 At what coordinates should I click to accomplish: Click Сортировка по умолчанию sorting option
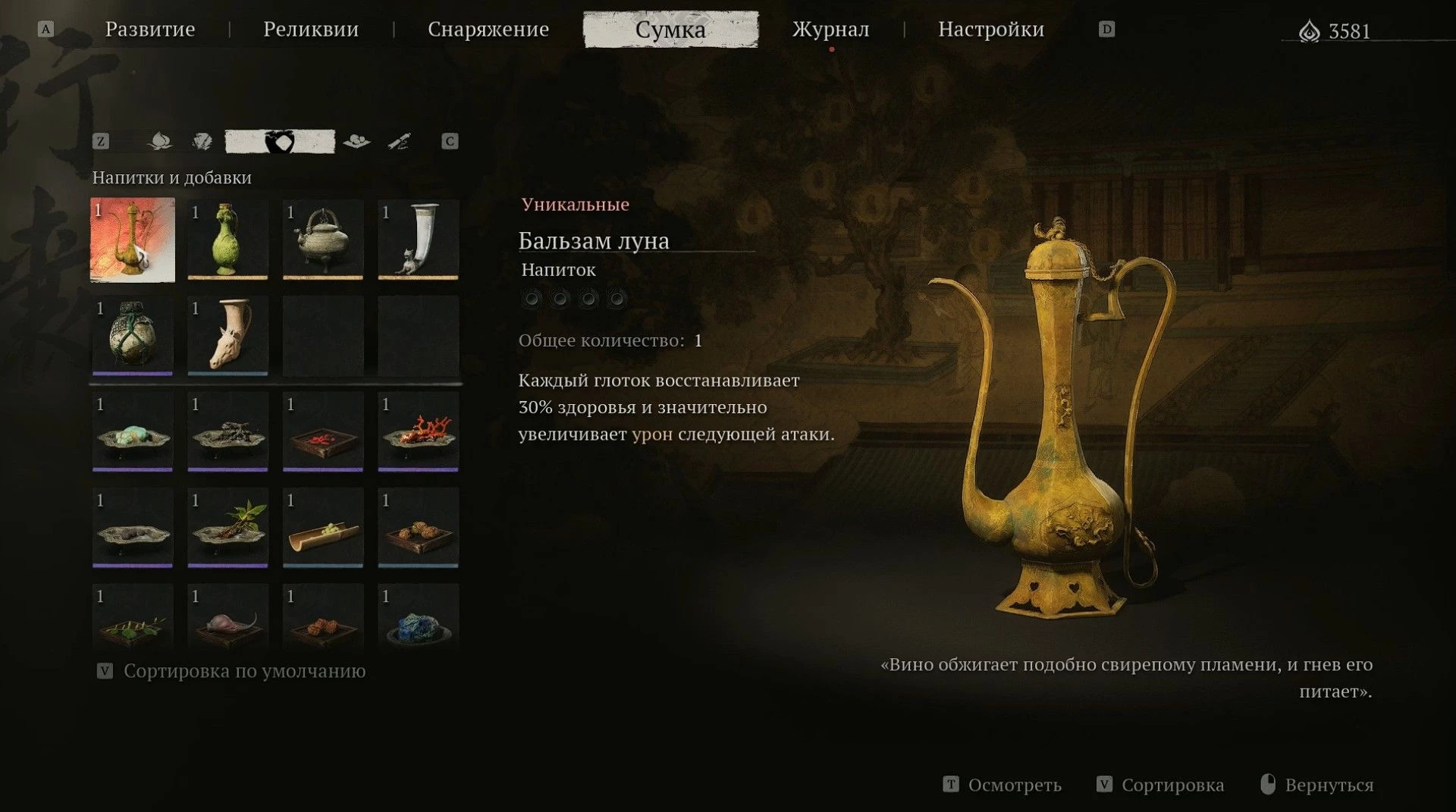click(x=243, y=671)
